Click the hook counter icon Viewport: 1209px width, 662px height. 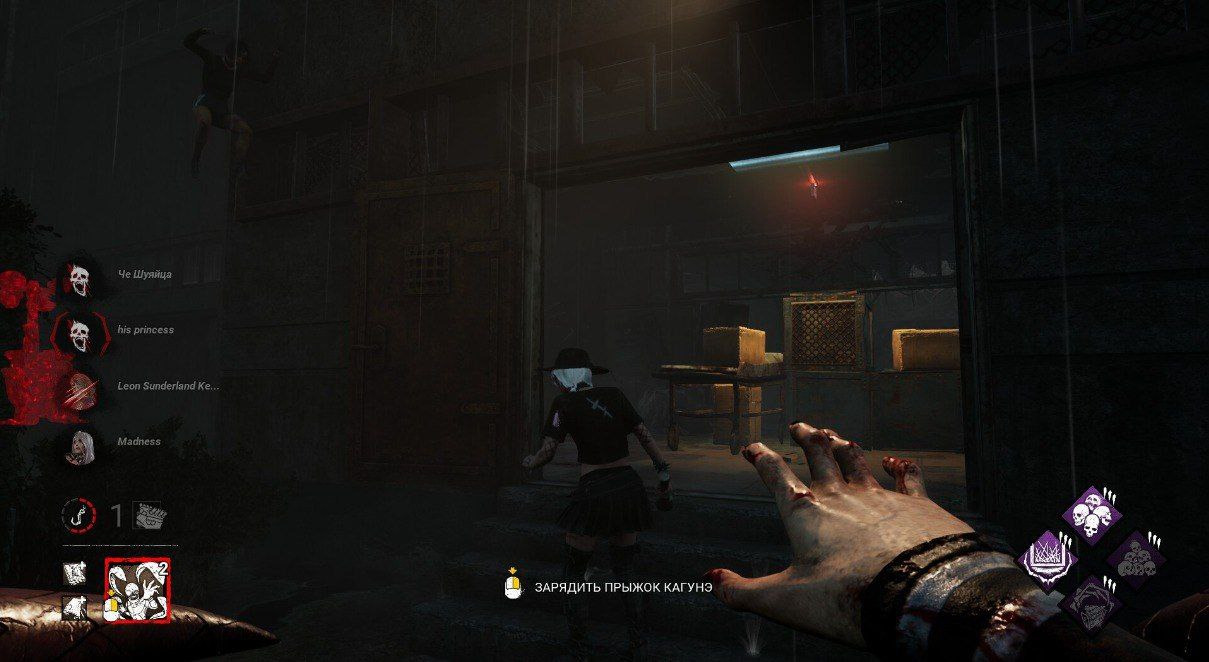tap(78, 515)
